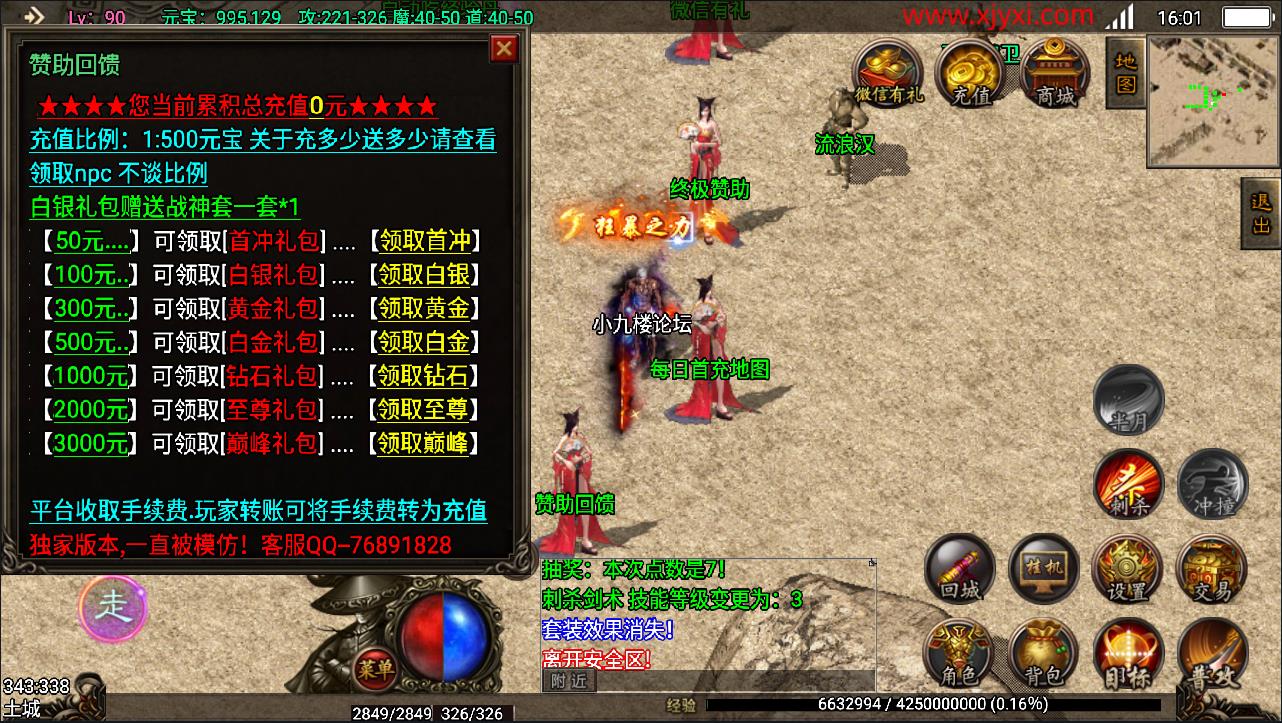1282x723 pixels.
Task: Close the 赞助回馈 sponsor panel
Action: click(504, 48)
